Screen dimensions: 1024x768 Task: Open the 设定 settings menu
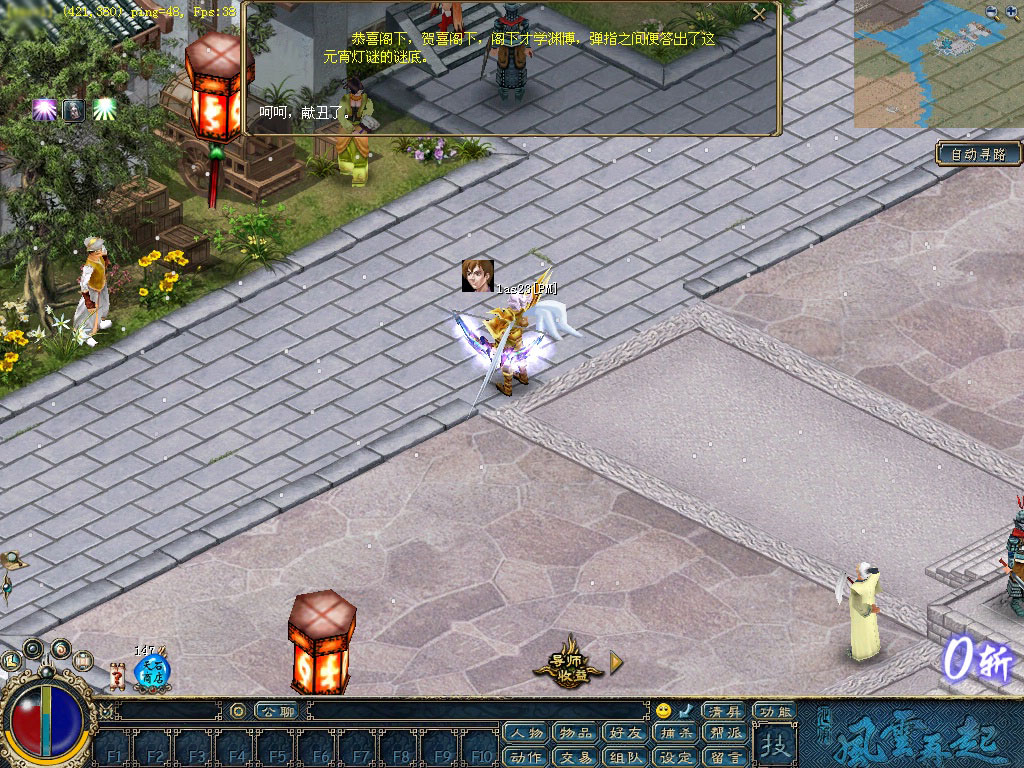click(675, 756)
